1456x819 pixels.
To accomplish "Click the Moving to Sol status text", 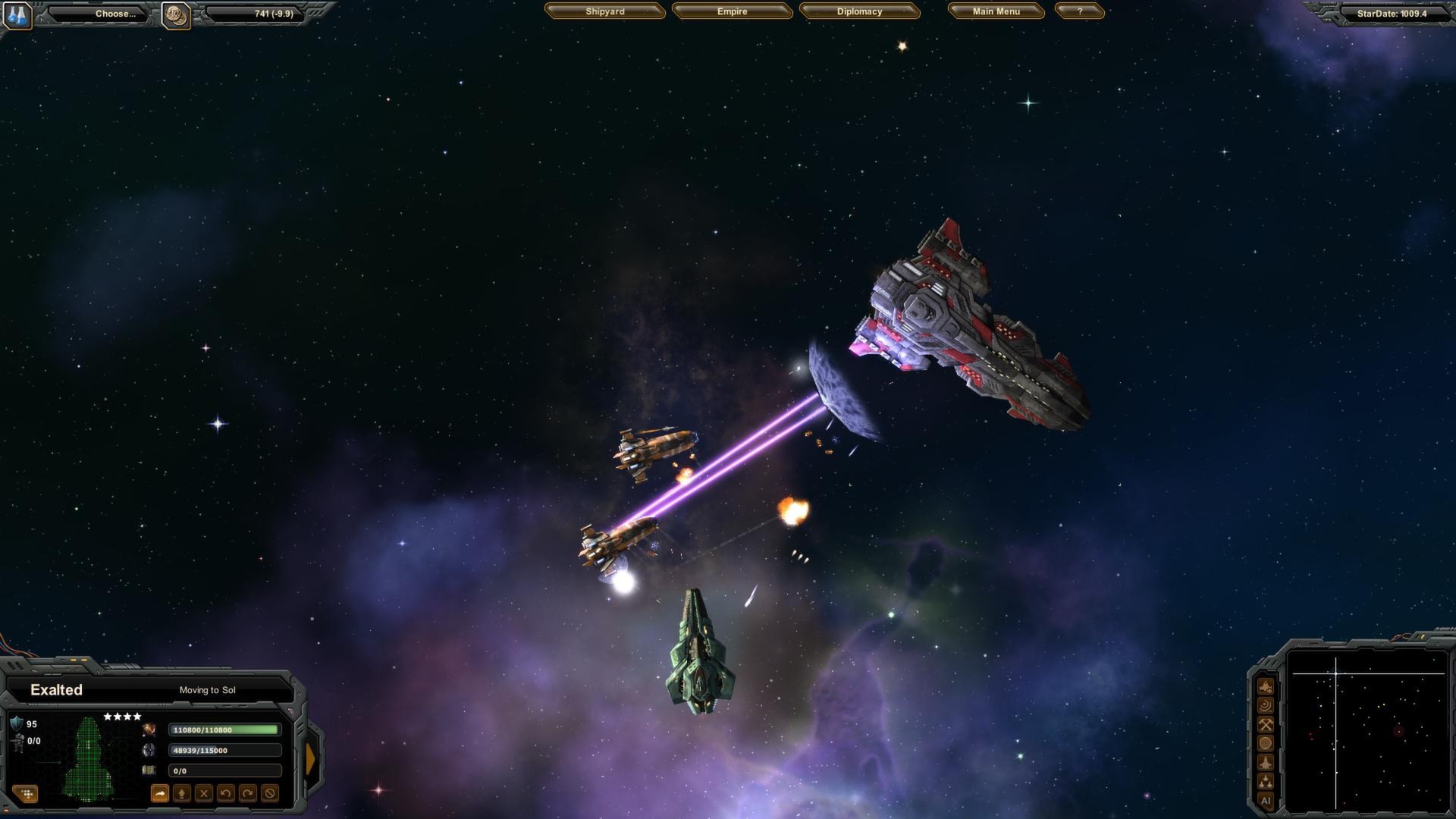I will [207, 690].
